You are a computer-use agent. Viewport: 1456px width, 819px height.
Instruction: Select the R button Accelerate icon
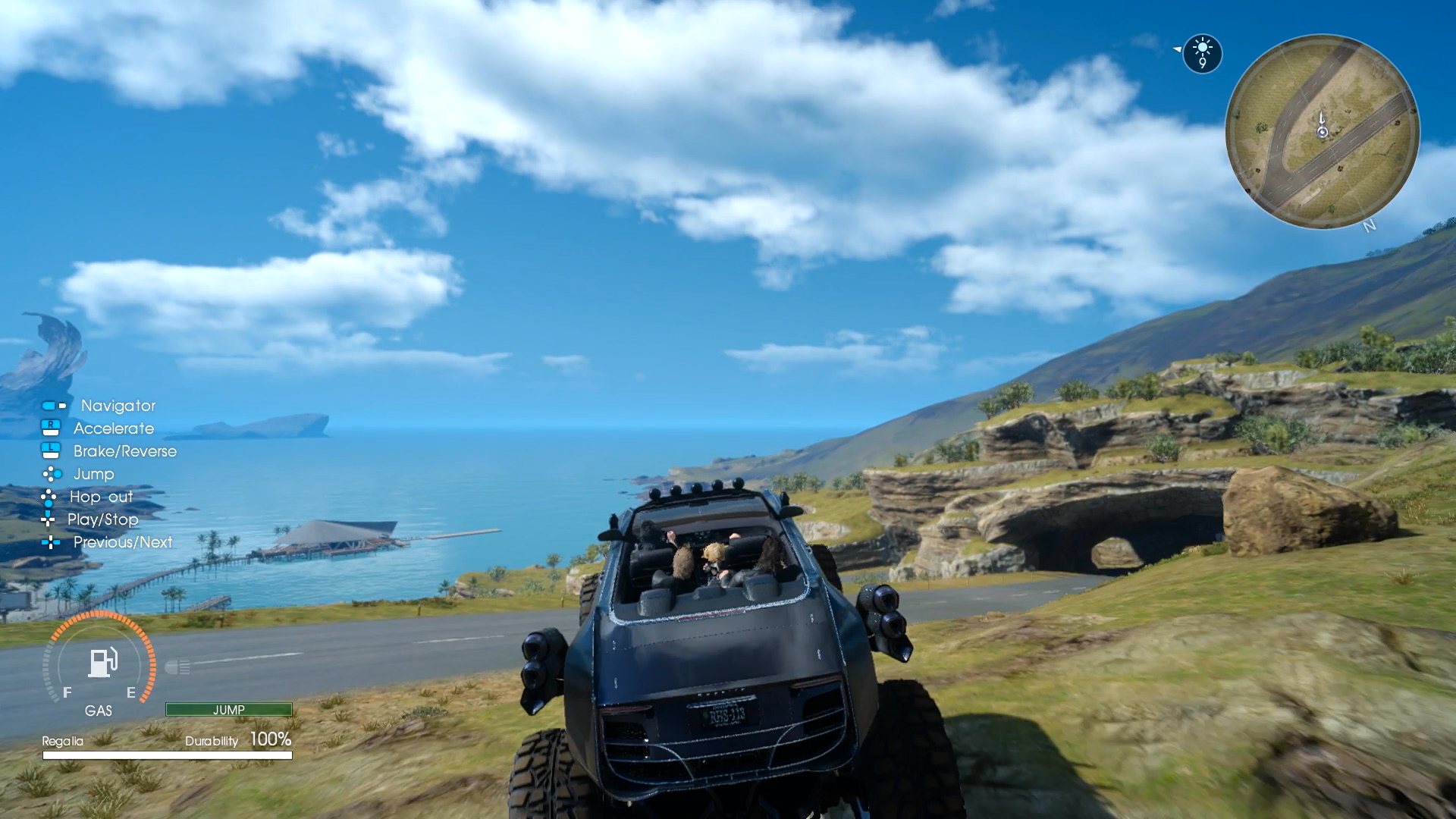click(50, 428)
